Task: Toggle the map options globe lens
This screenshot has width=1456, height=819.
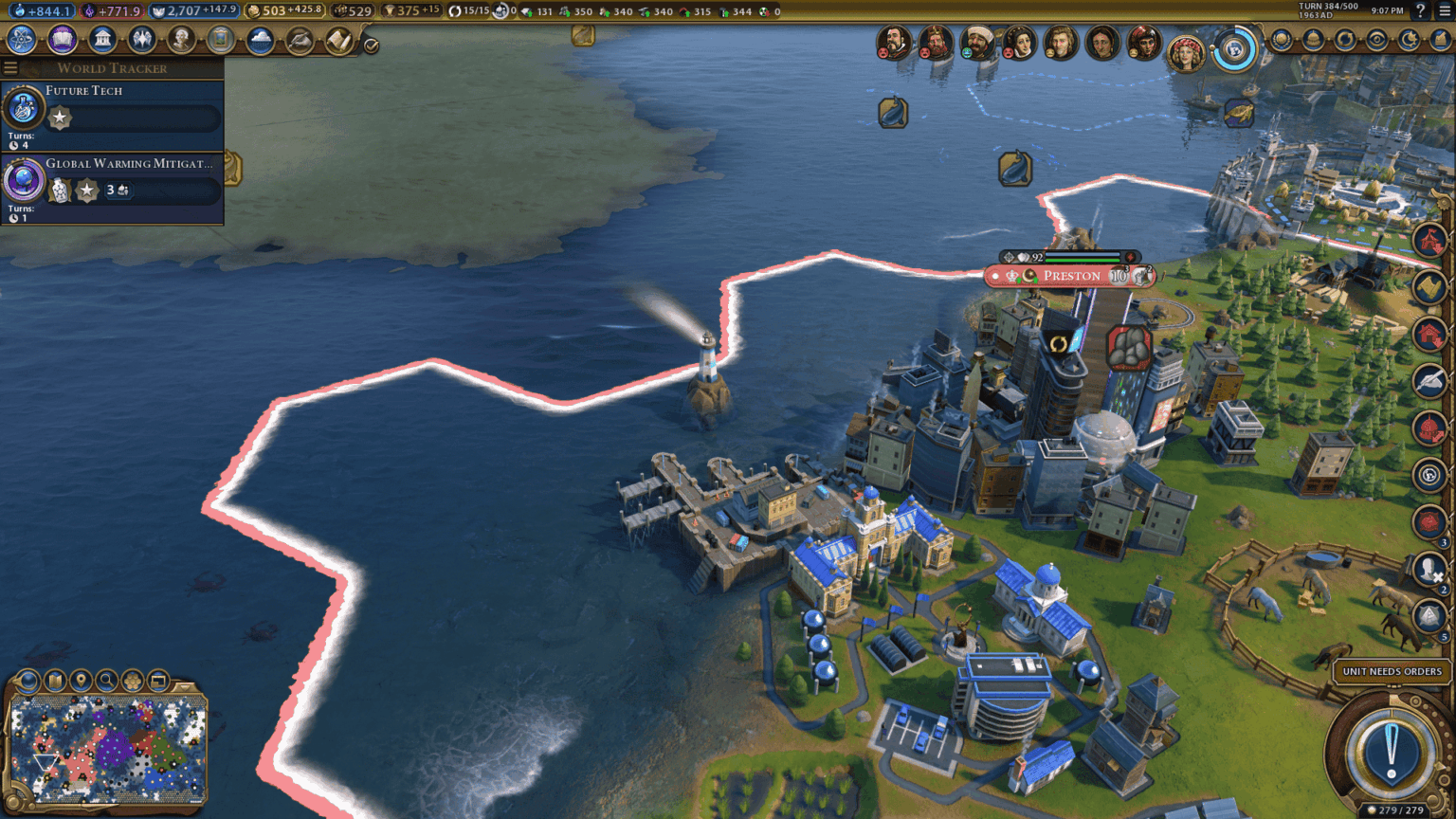Action: 27,681
